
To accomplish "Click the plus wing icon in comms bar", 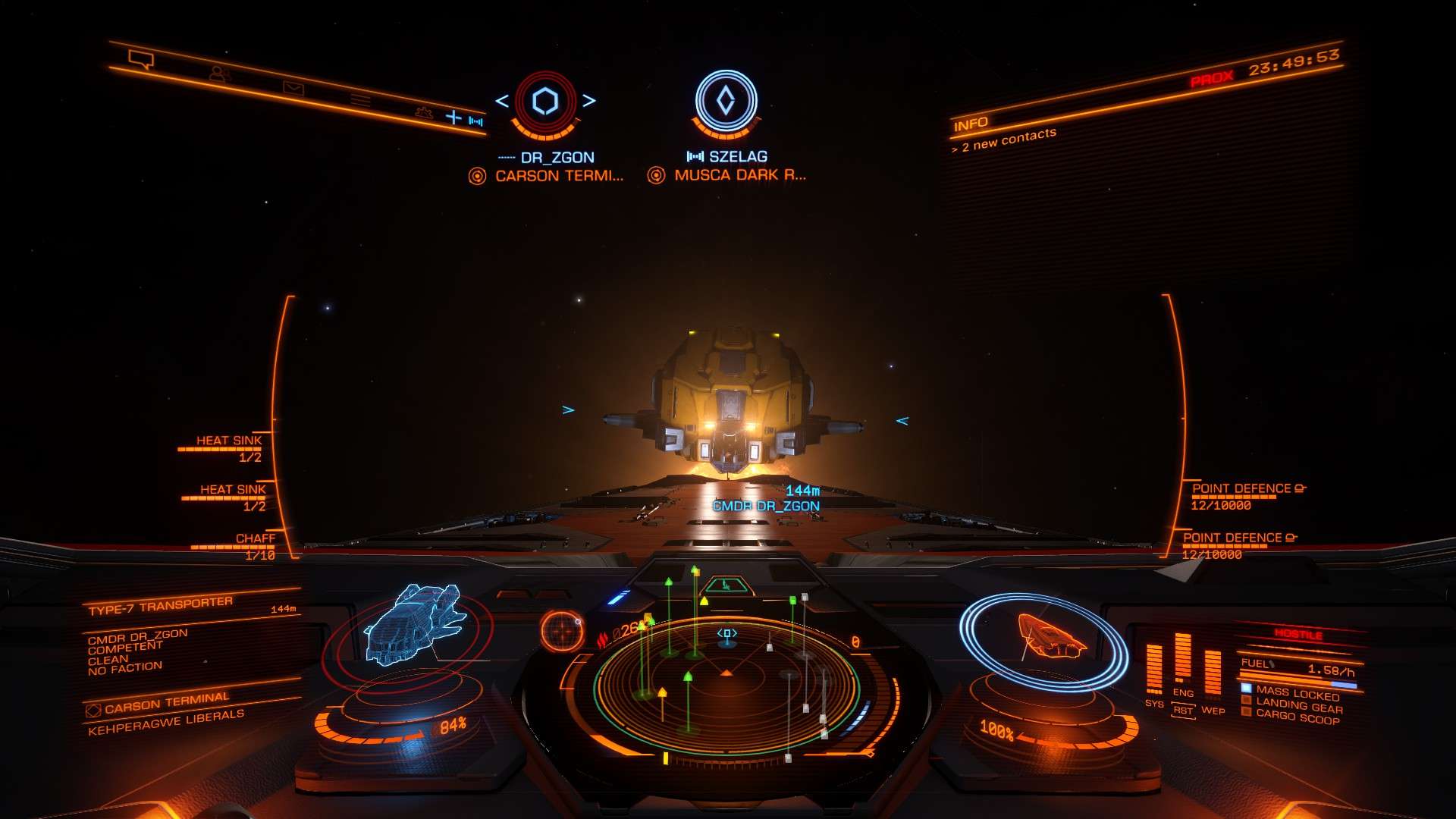I will point(453,117).
